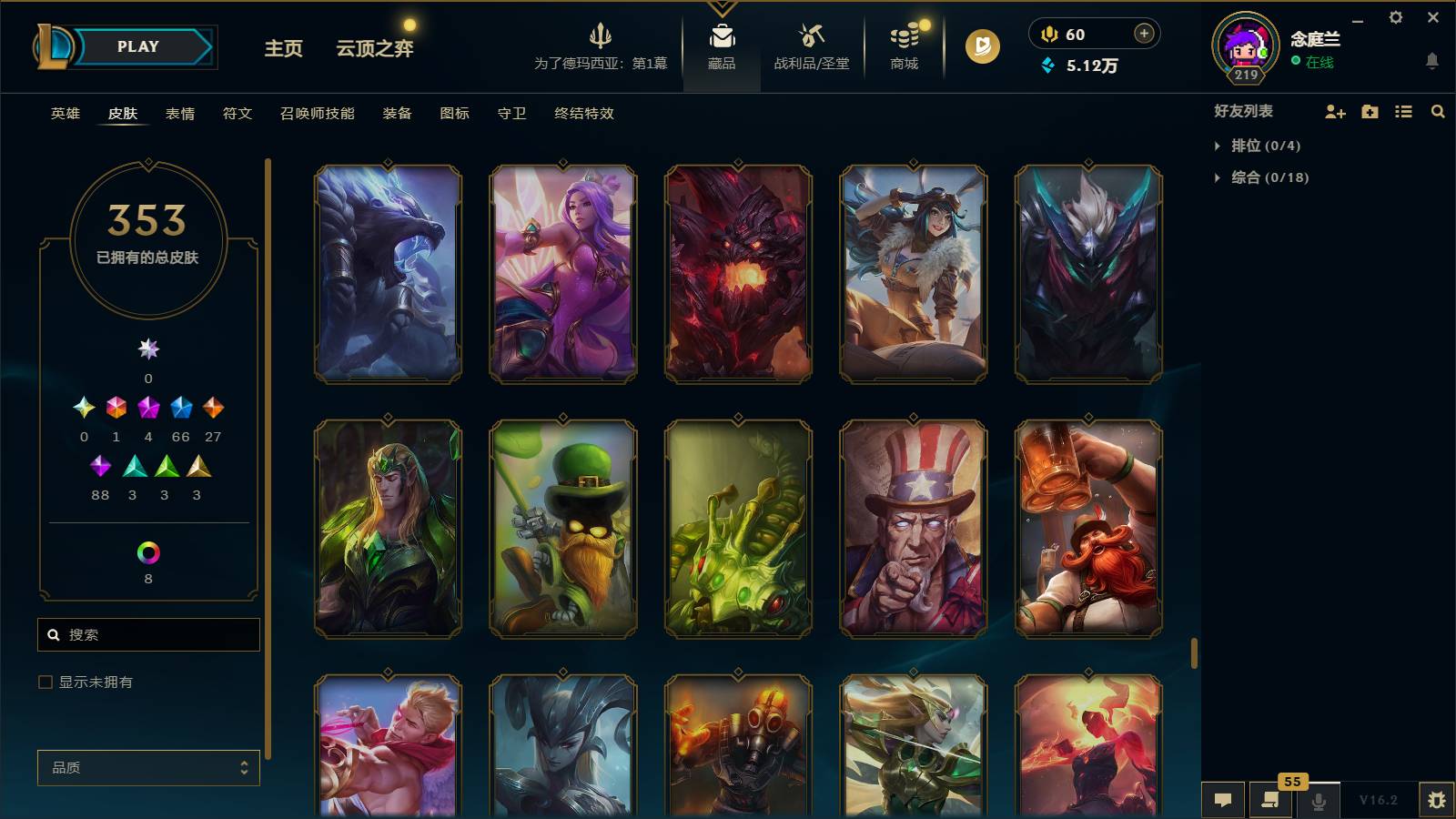The height and width of the screenshot is (819, 1456).
Task: Click the add friend icon
Action: point(1334,111)
